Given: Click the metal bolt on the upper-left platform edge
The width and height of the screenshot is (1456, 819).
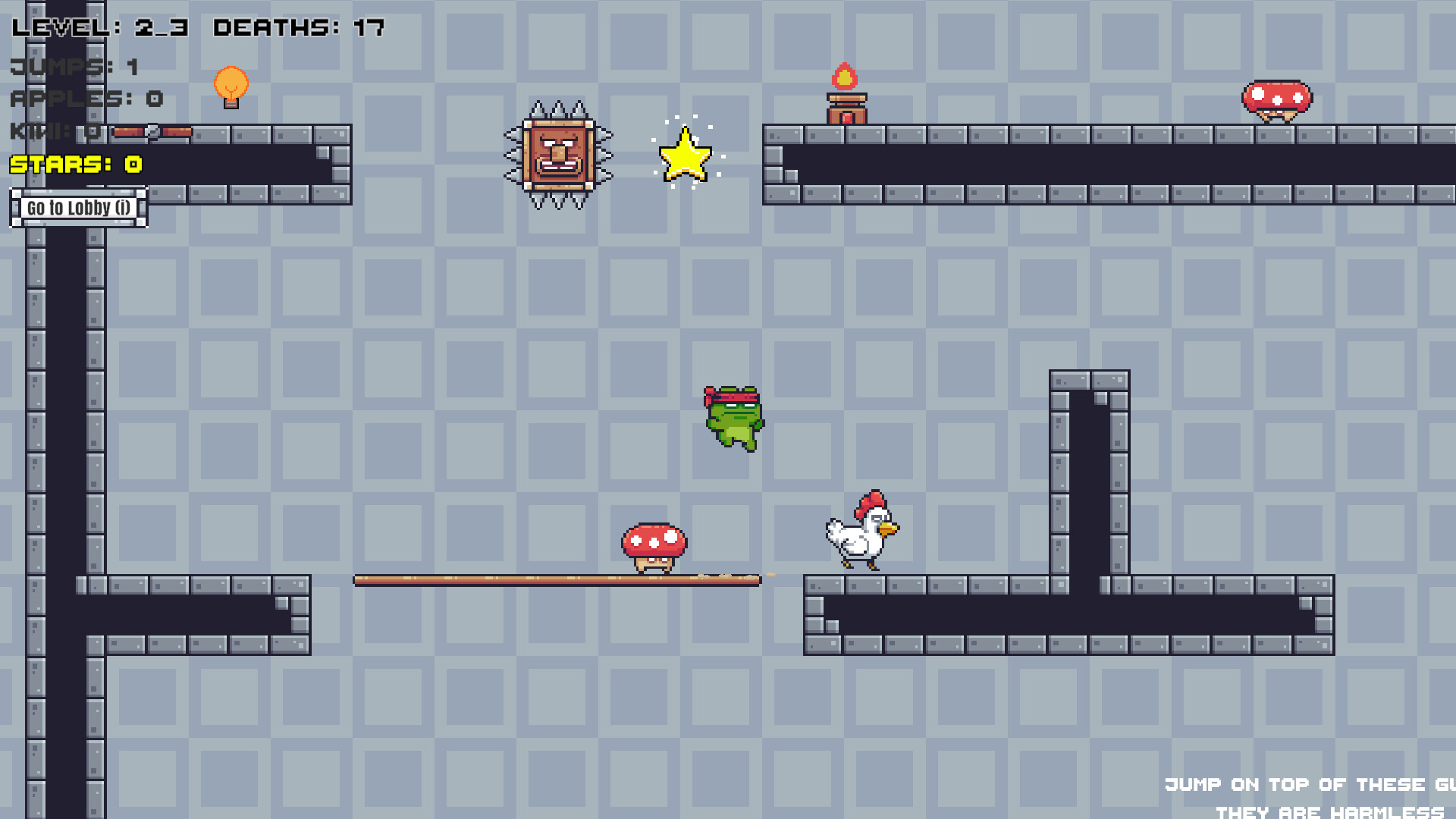Looking at the screenshot, I should pyautogui.click(x=153, y=131).
